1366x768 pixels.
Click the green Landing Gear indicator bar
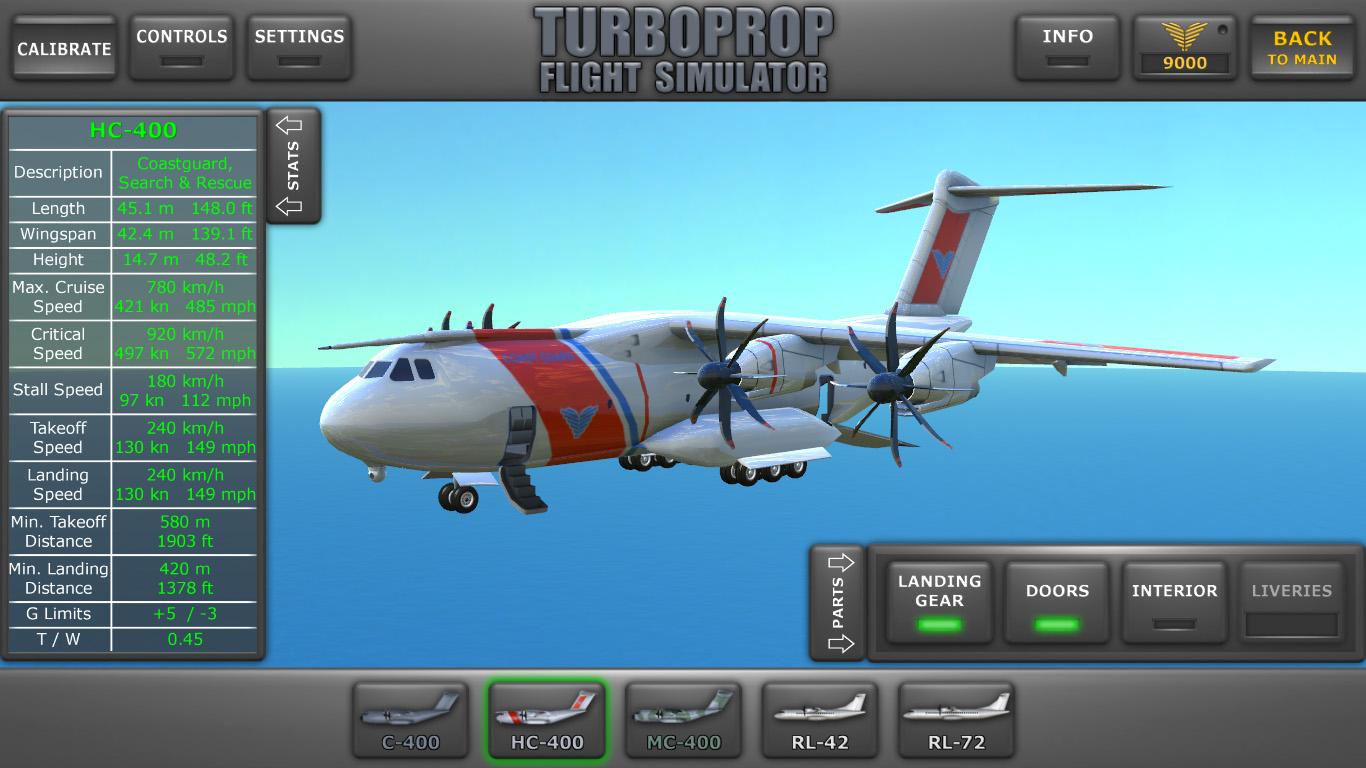click(938, 627)
